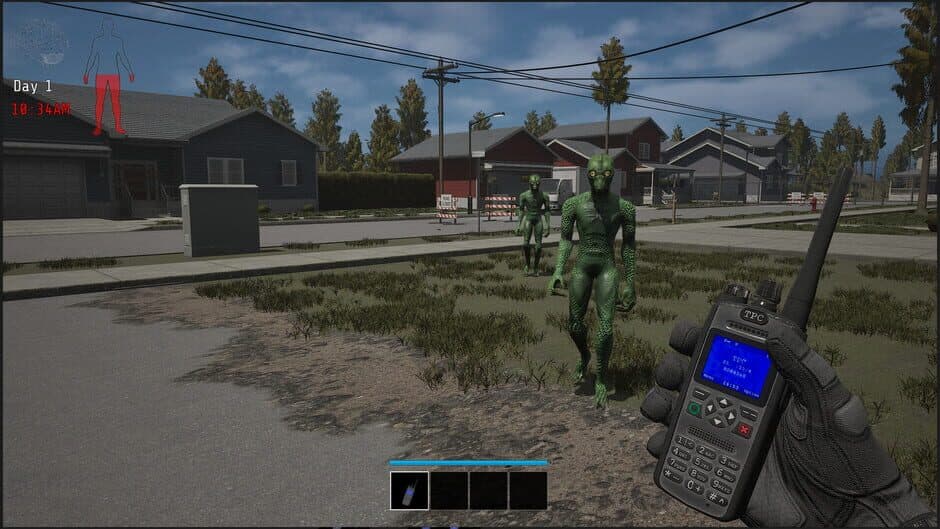The image size is (940, 529).
Task: Click the body injury silhouette icon
Action: click(x=108, y=76)
